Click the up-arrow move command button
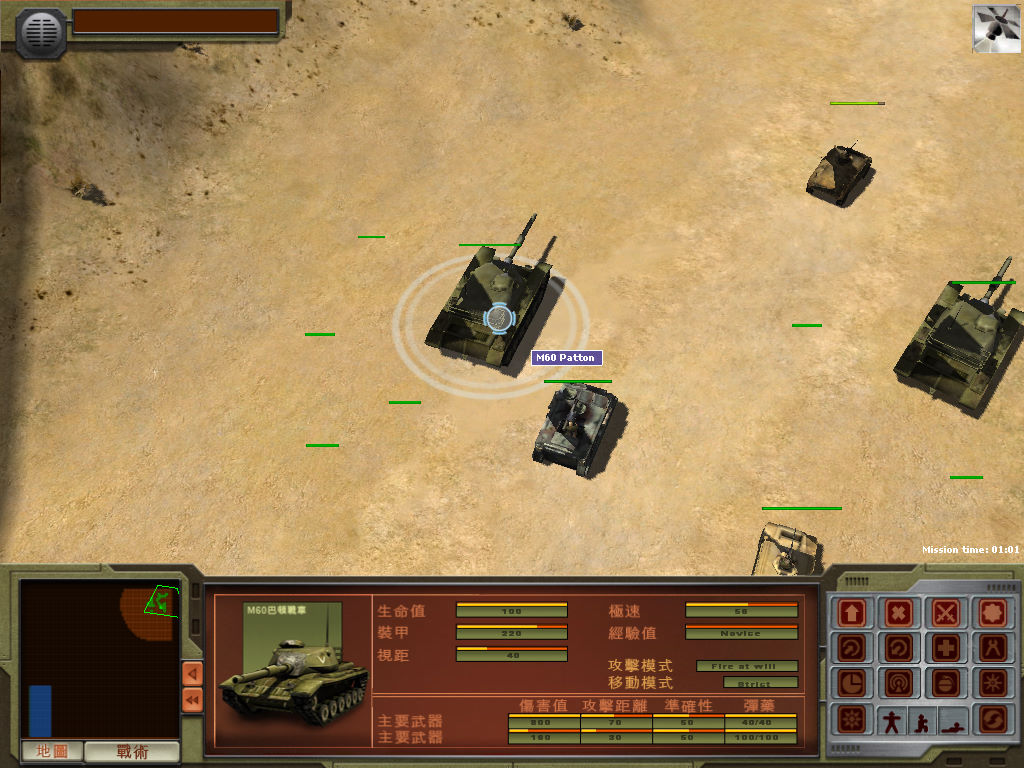1024x768 pixels. [x=853, y=612]
